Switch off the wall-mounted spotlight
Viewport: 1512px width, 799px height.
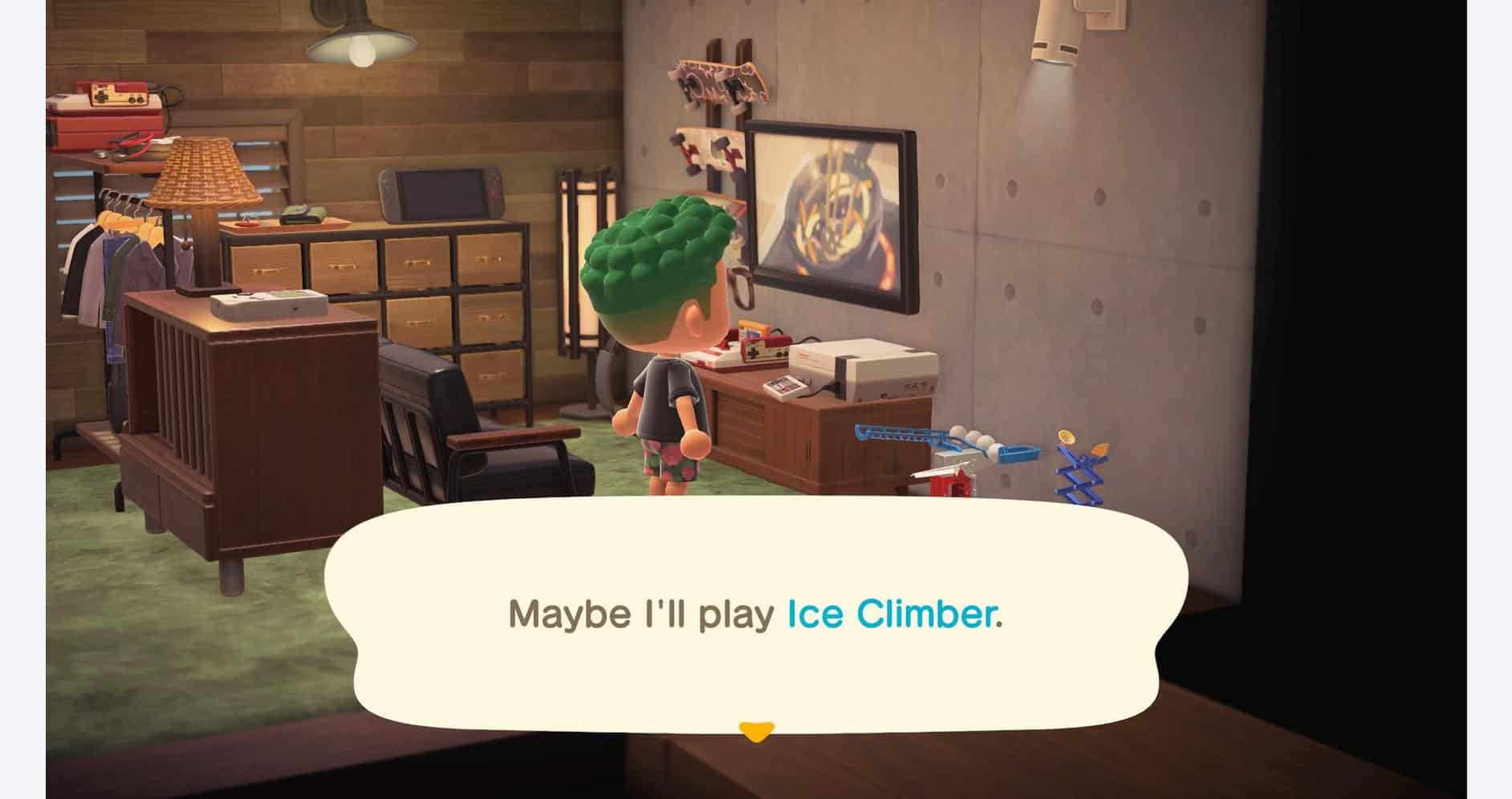[1051, 36]
